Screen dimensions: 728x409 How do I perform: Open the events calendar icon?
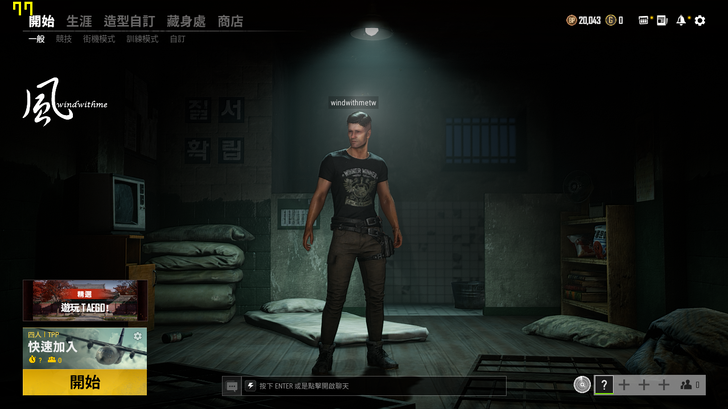click(x=644, y=20)
